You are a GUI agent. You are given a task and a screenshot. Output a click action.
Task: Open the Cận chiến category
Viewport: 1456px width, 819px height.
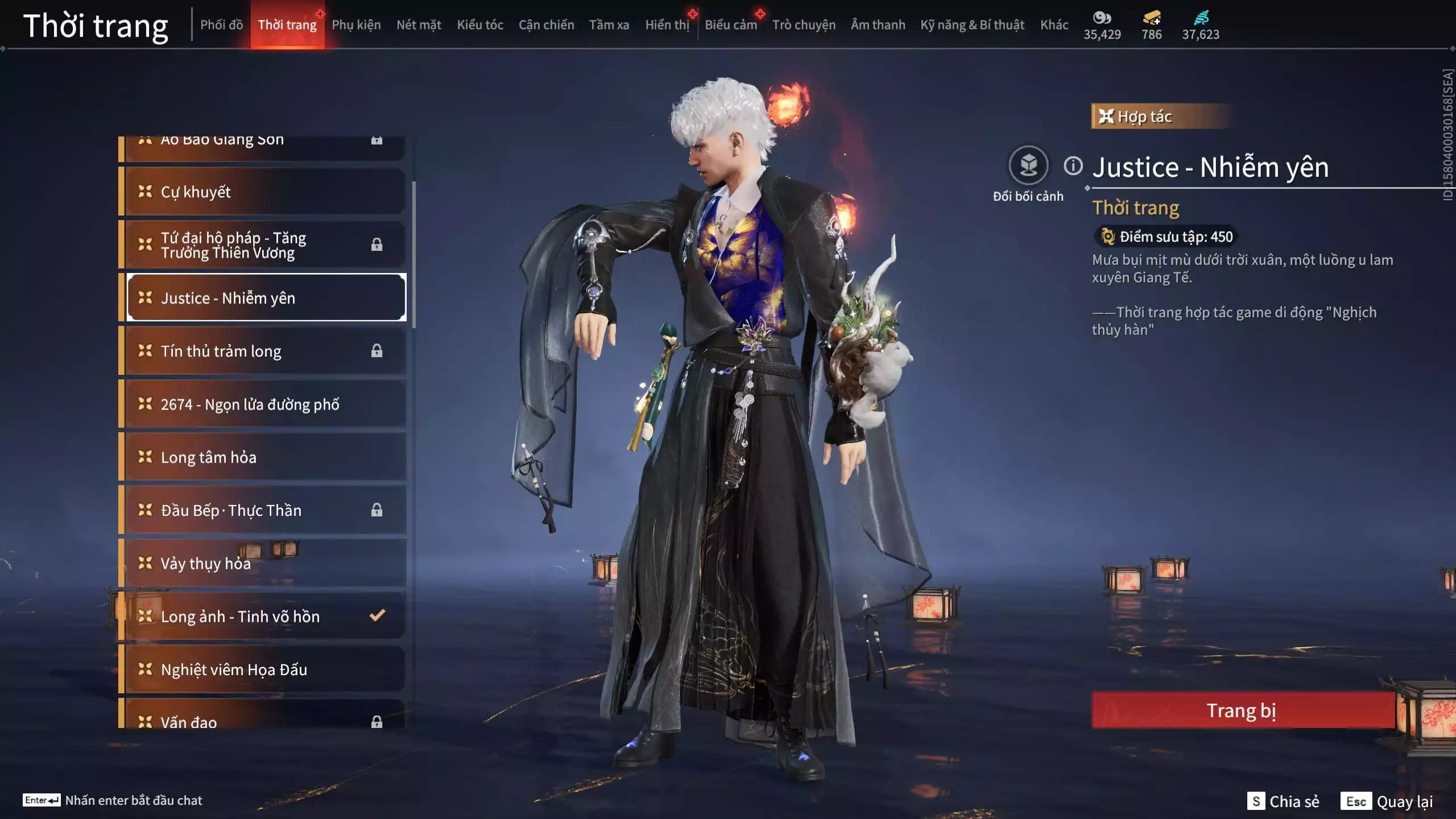tap(546, 25)
